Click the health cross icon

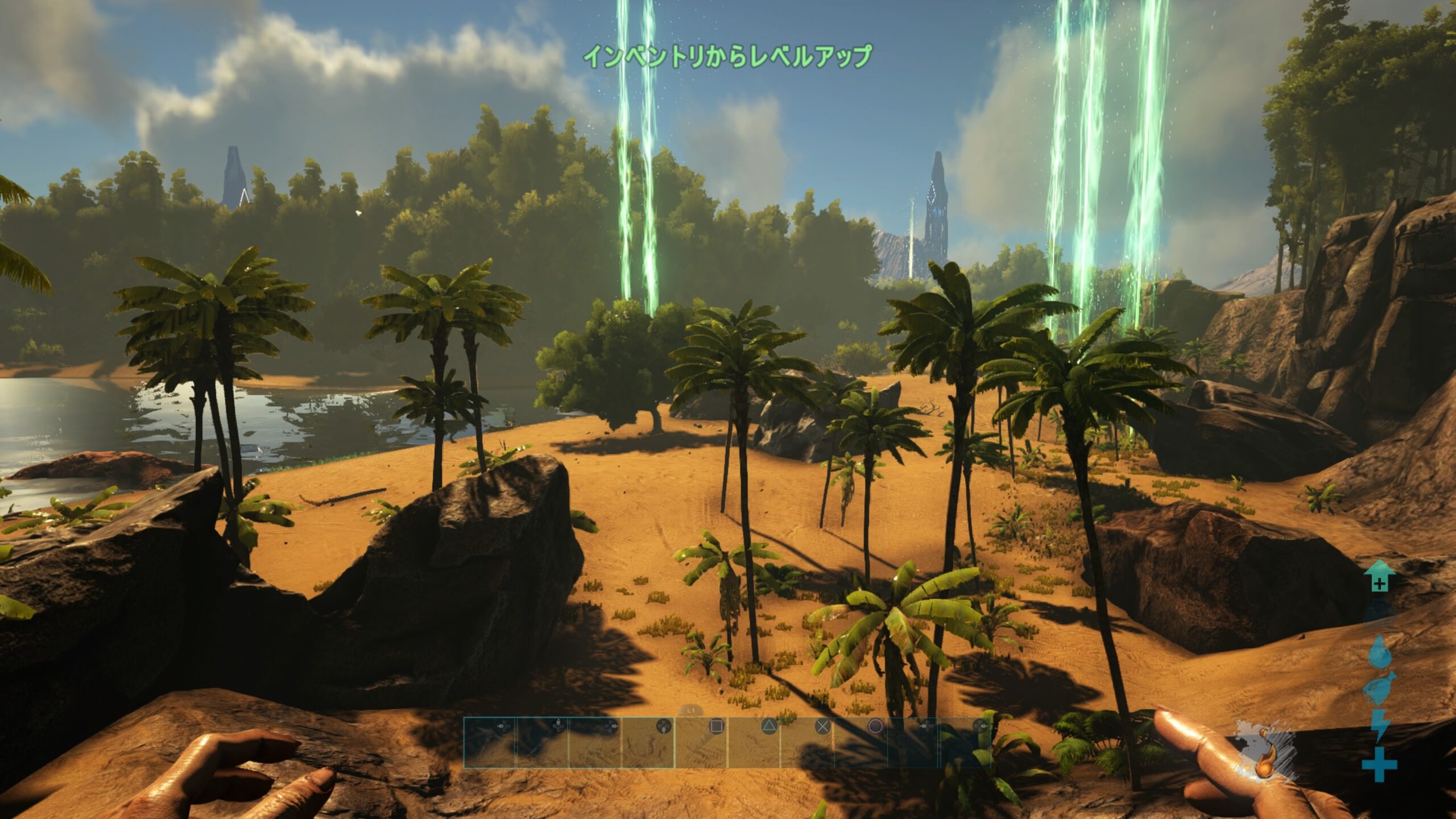[1379, 764]
